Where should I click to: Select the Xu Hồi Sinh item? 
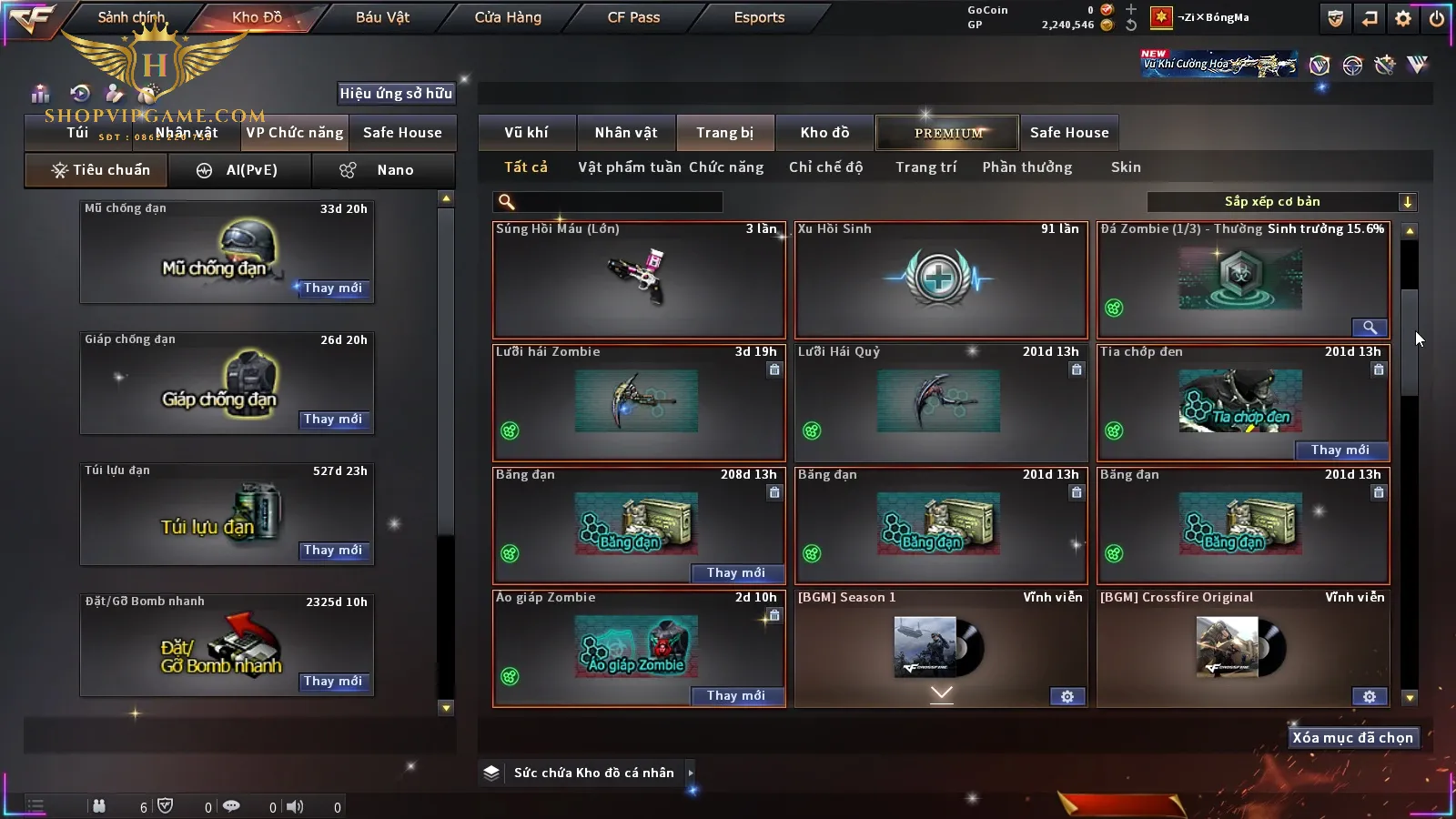click(x=941, y=279)
